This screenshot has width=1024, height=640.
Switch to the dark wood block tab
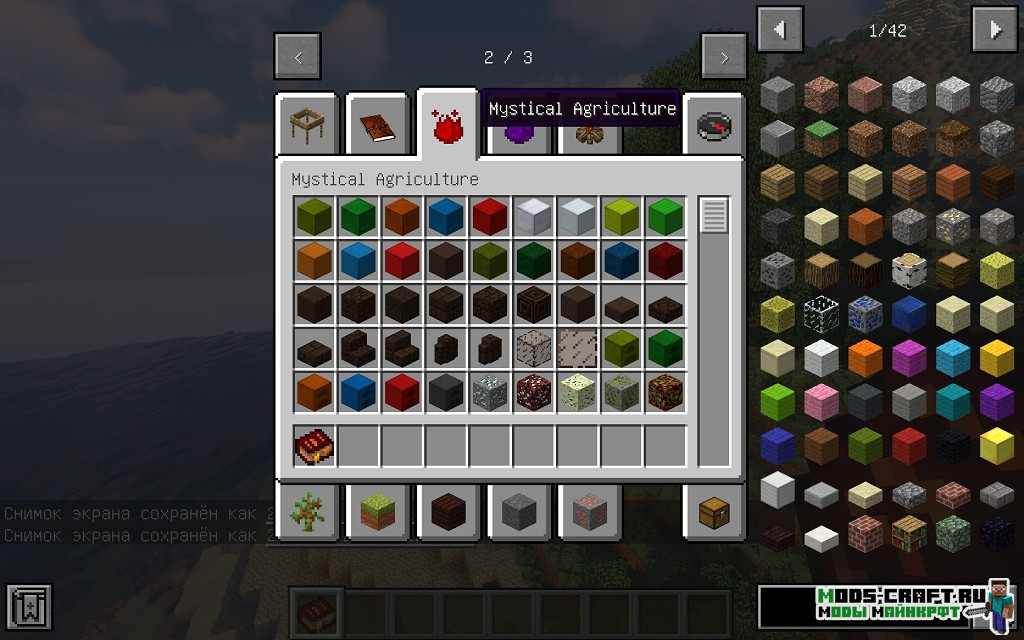[x=447, y=512]
